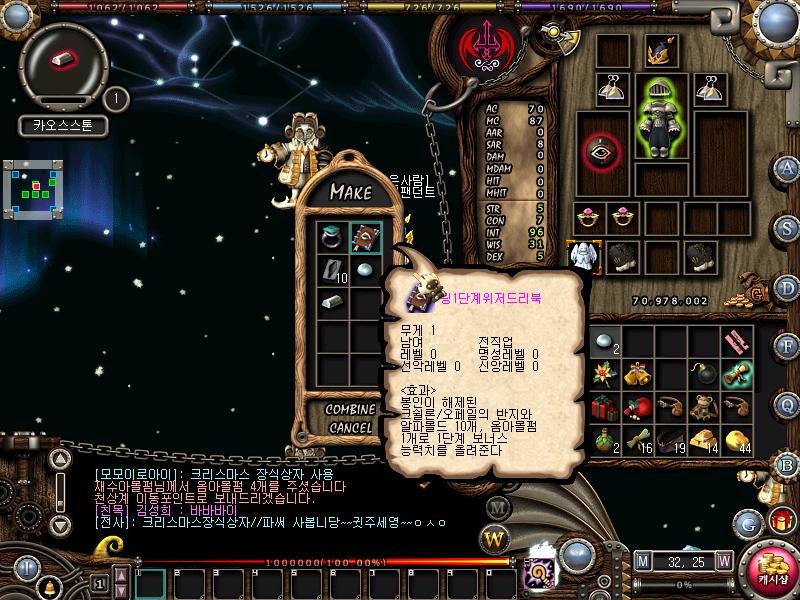Click the red gift box button
Viewport: 800px width, 600px height.
(x=778, y=520)
